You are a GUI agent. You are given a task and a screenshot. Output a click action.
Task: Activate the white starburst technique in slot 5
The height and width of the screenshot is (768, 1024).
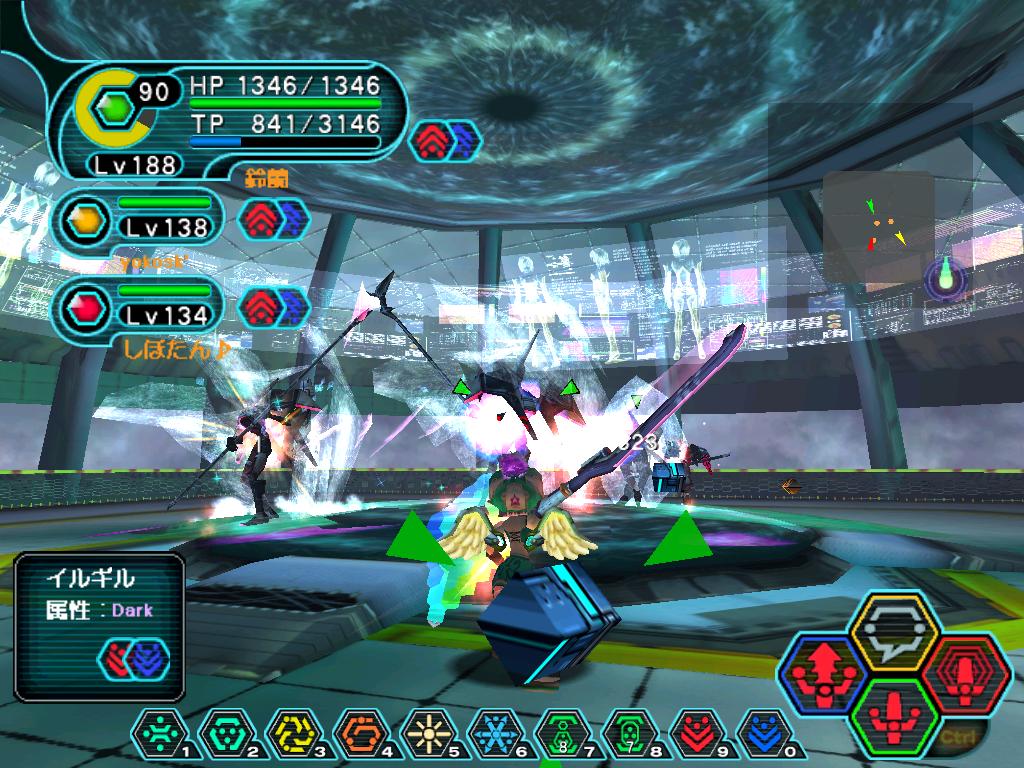pyautogui.click(x=428, y=732)
